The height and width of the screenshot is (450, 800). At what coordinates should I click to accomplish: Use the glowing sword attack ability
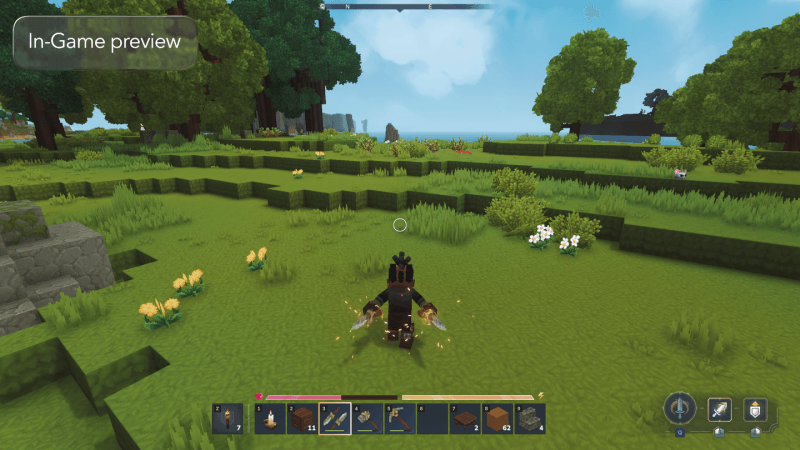coord(720,408)
